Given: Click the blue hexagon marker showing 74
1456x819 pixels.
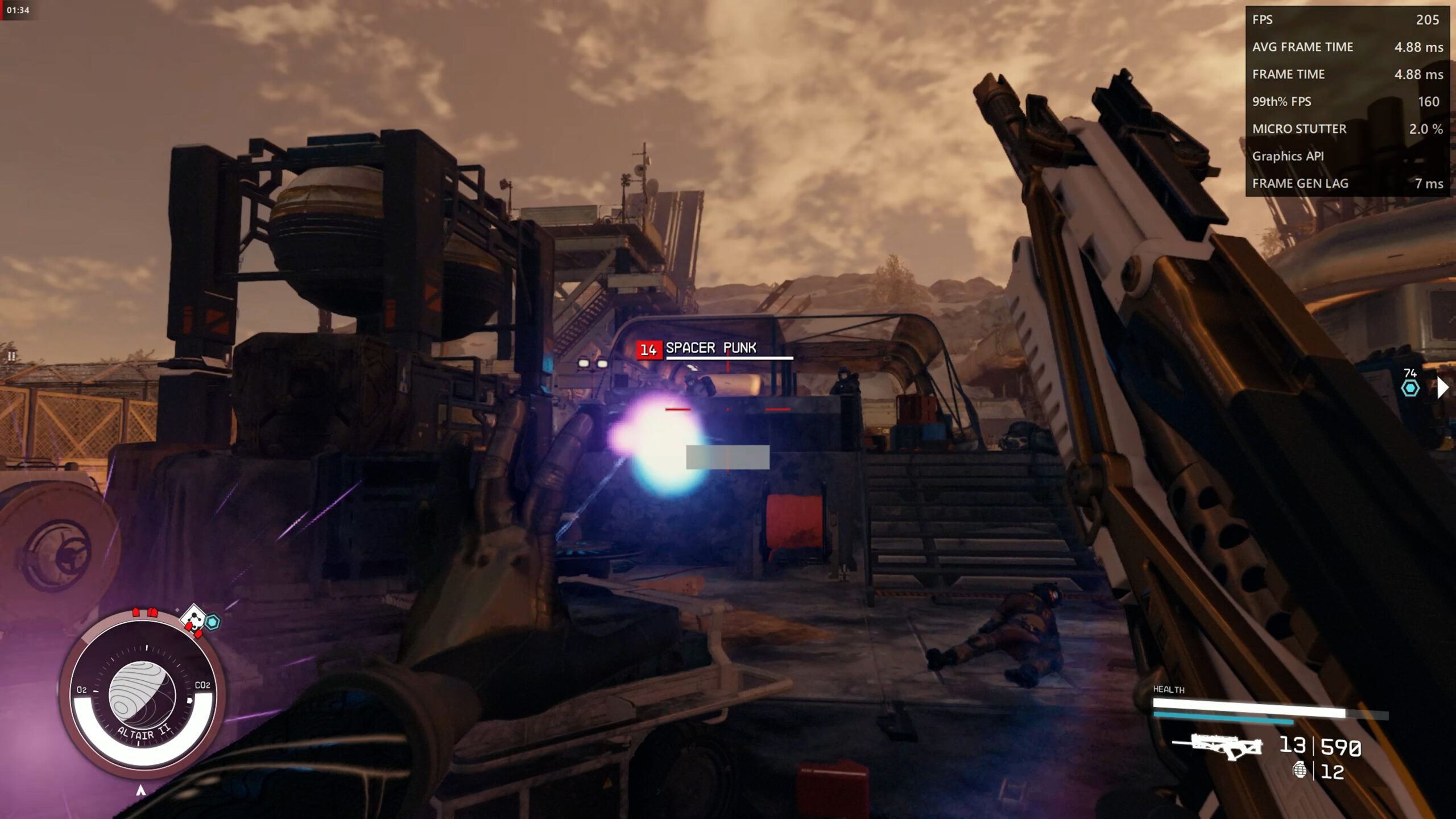Looking at the screenshot, I should pos(1410,388).
